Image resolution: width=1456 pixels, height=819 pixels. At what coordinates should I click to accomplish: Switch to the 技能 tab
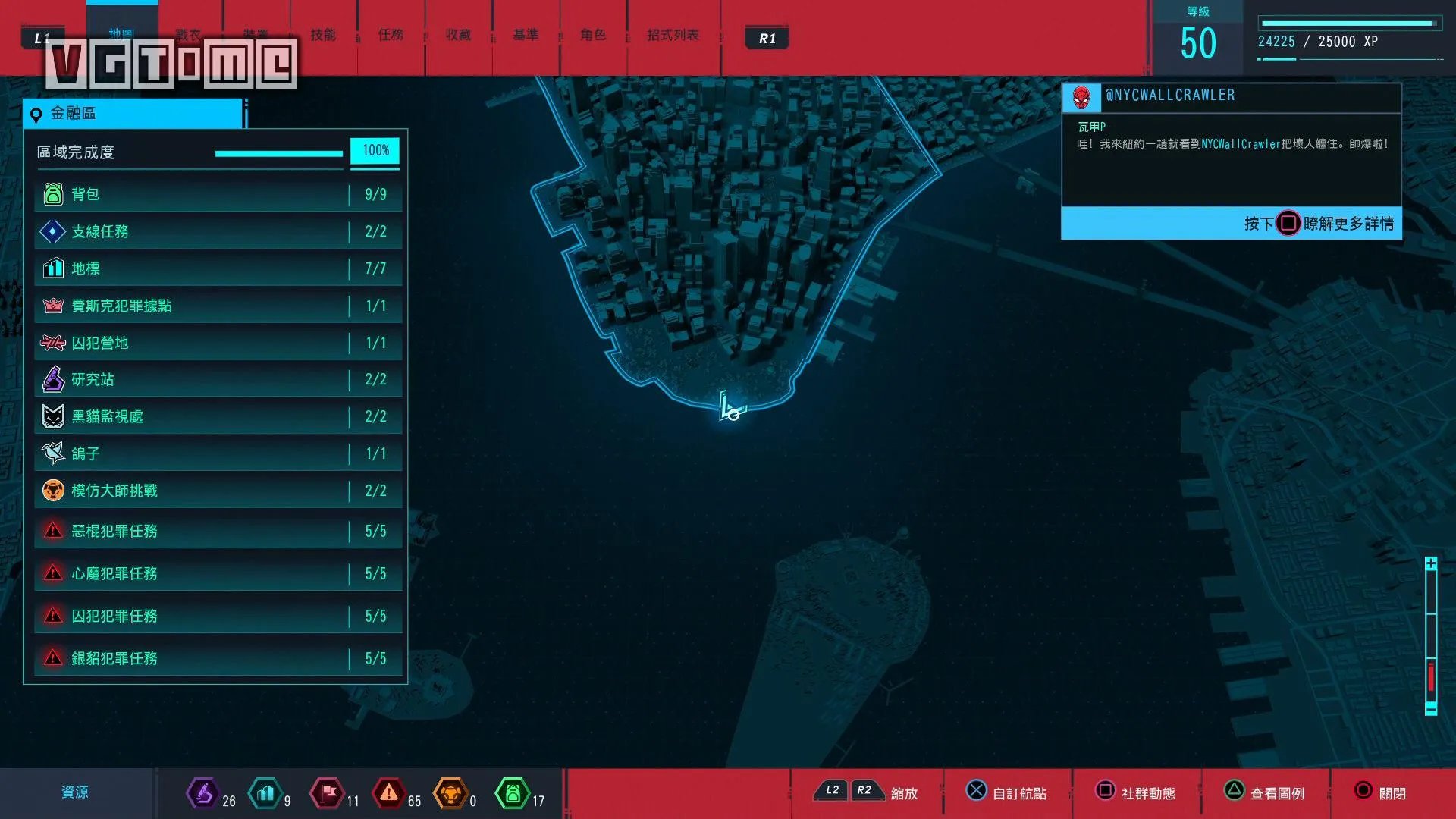323,35
